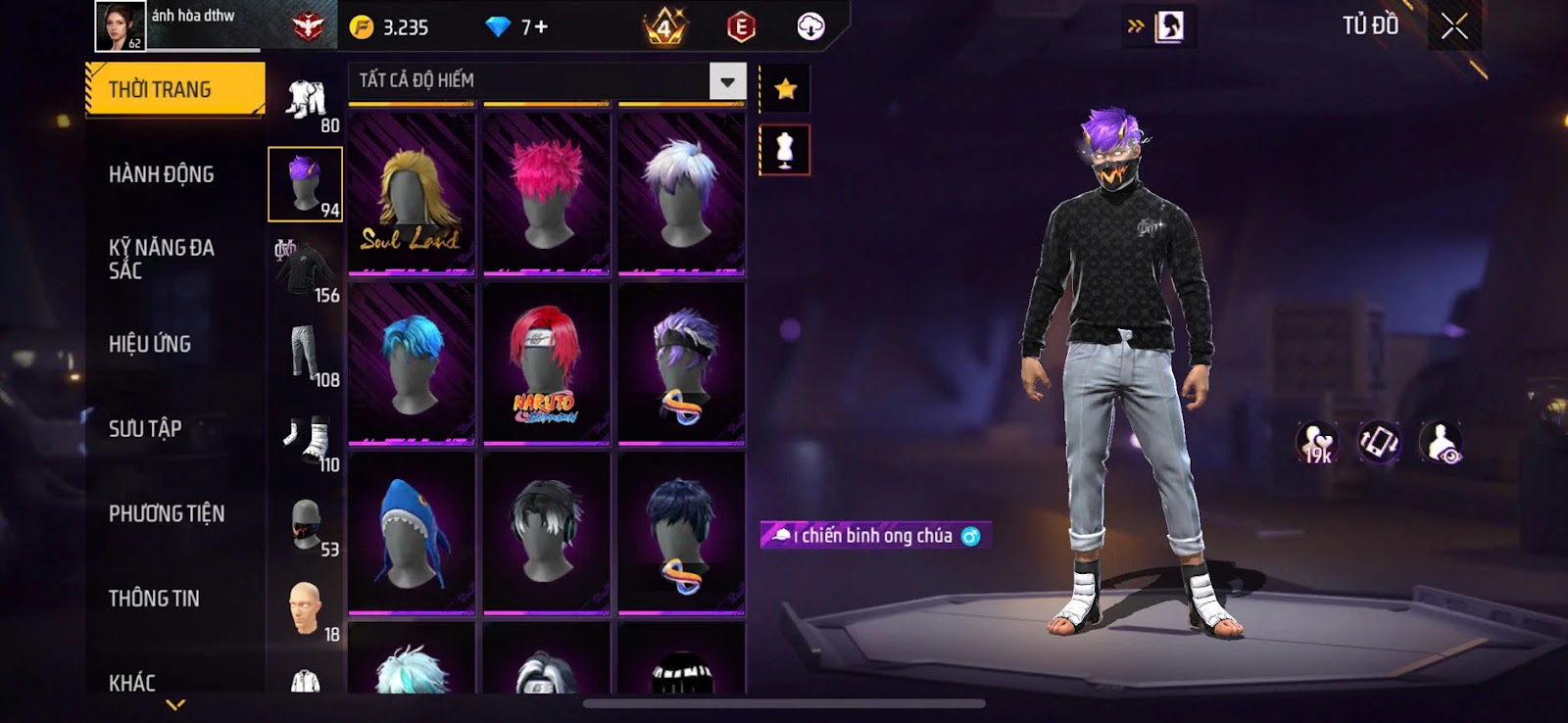Image resolution: width=1568 pixels, height=723 pixels.
Task: Open the player profile avatar
Action: 120,26
